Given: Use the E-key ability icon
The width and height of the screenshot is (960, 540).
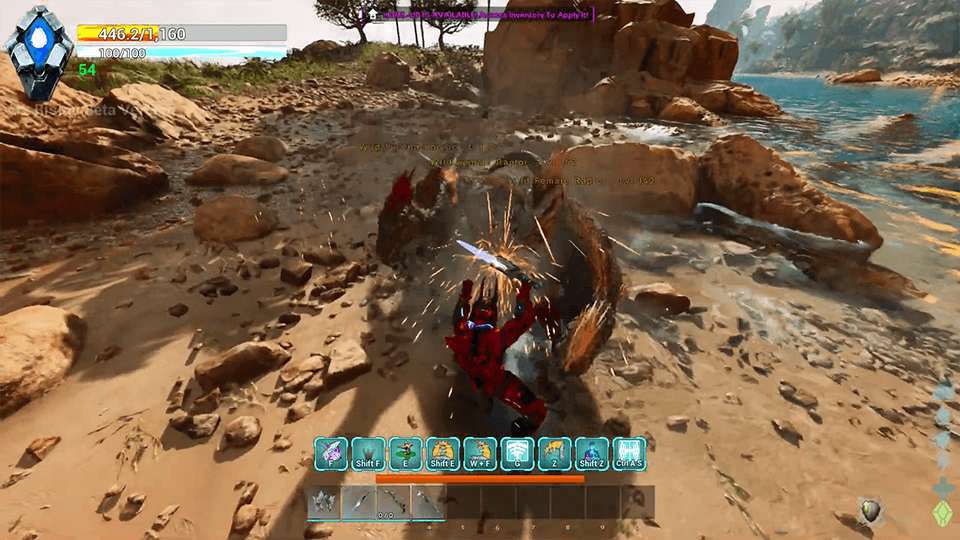Looking at the screenshot, I should pyautogui.click(x=405, y=453).
